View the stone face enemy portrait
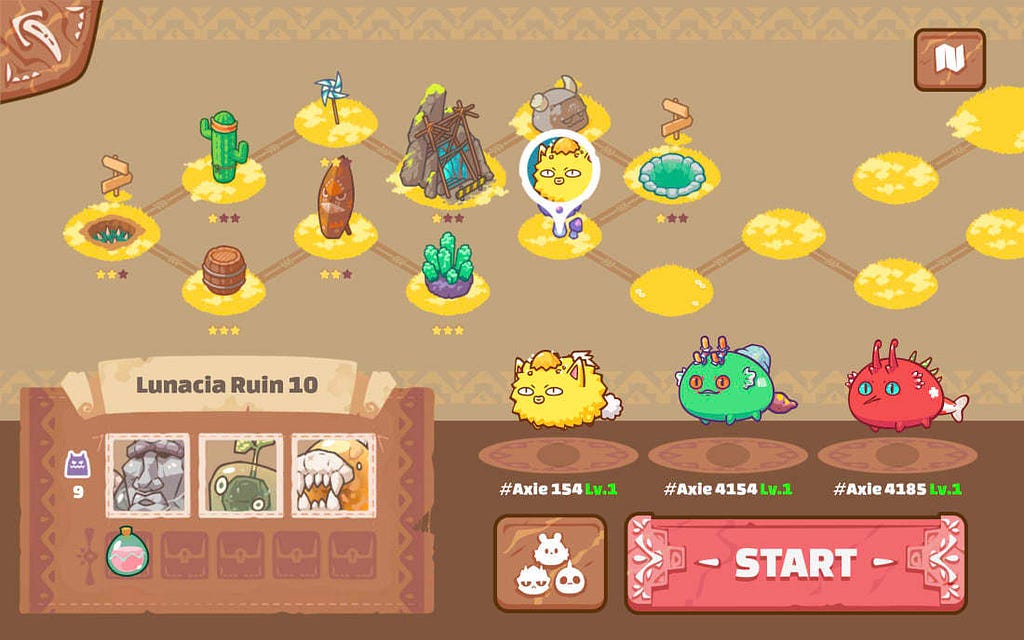The image size is (1024, 640). [x=148, y=475]
